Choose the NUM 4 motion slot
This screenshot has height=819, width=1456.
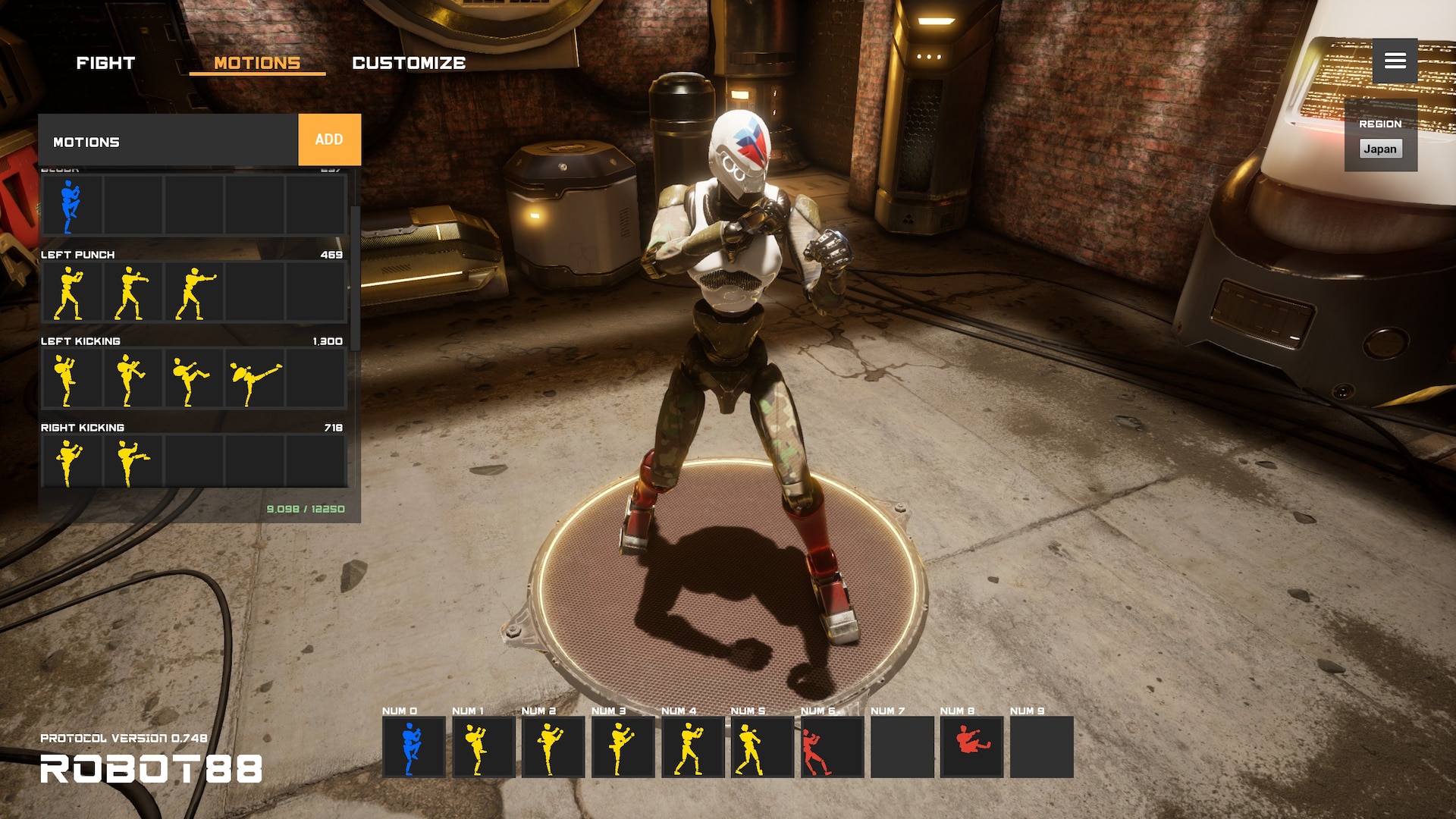(692, 747)
